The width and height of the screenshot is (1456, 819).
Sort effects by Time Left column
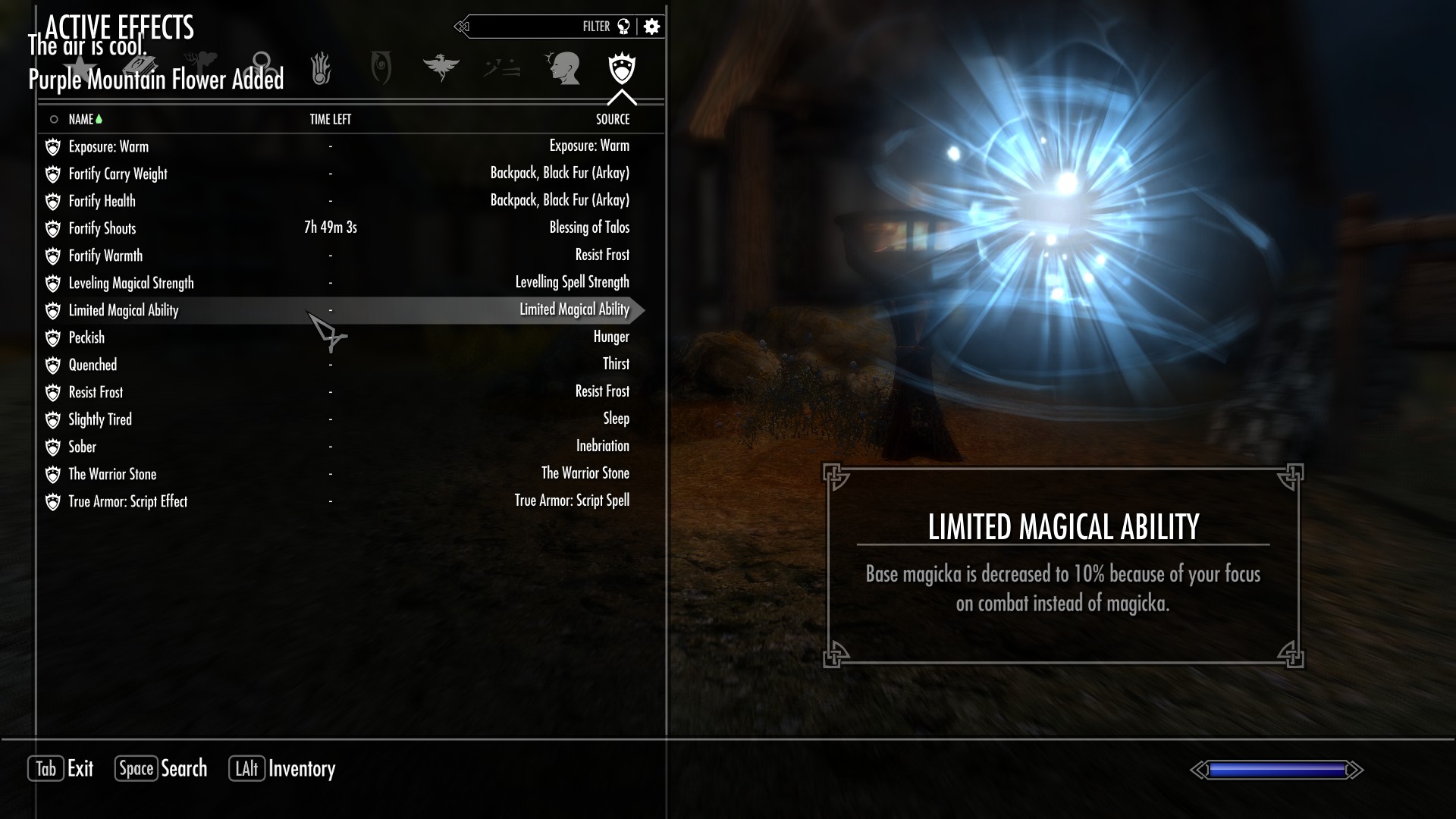tap(330, 119)
